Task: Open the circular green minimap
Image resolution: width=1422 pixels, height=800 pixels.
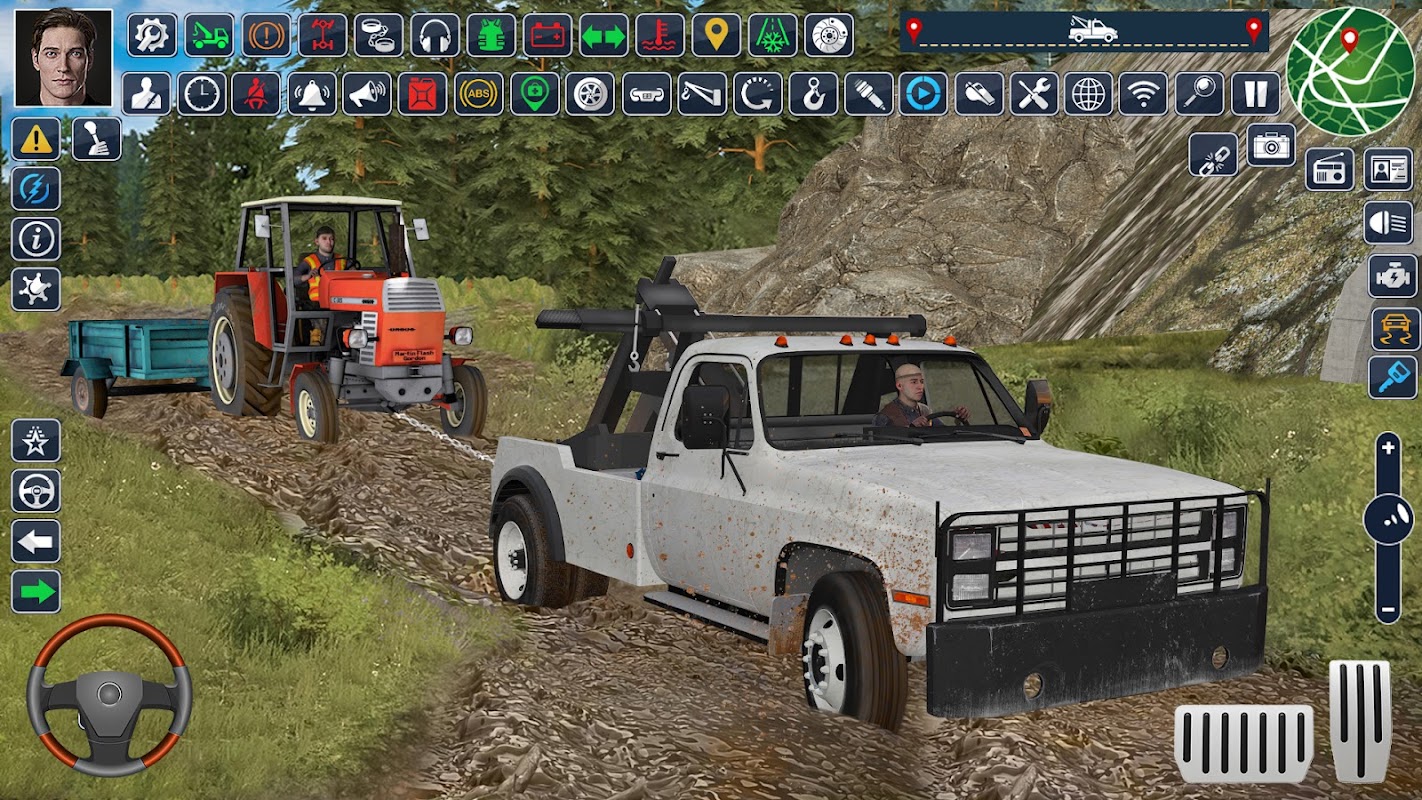Action: (1351, 71)
